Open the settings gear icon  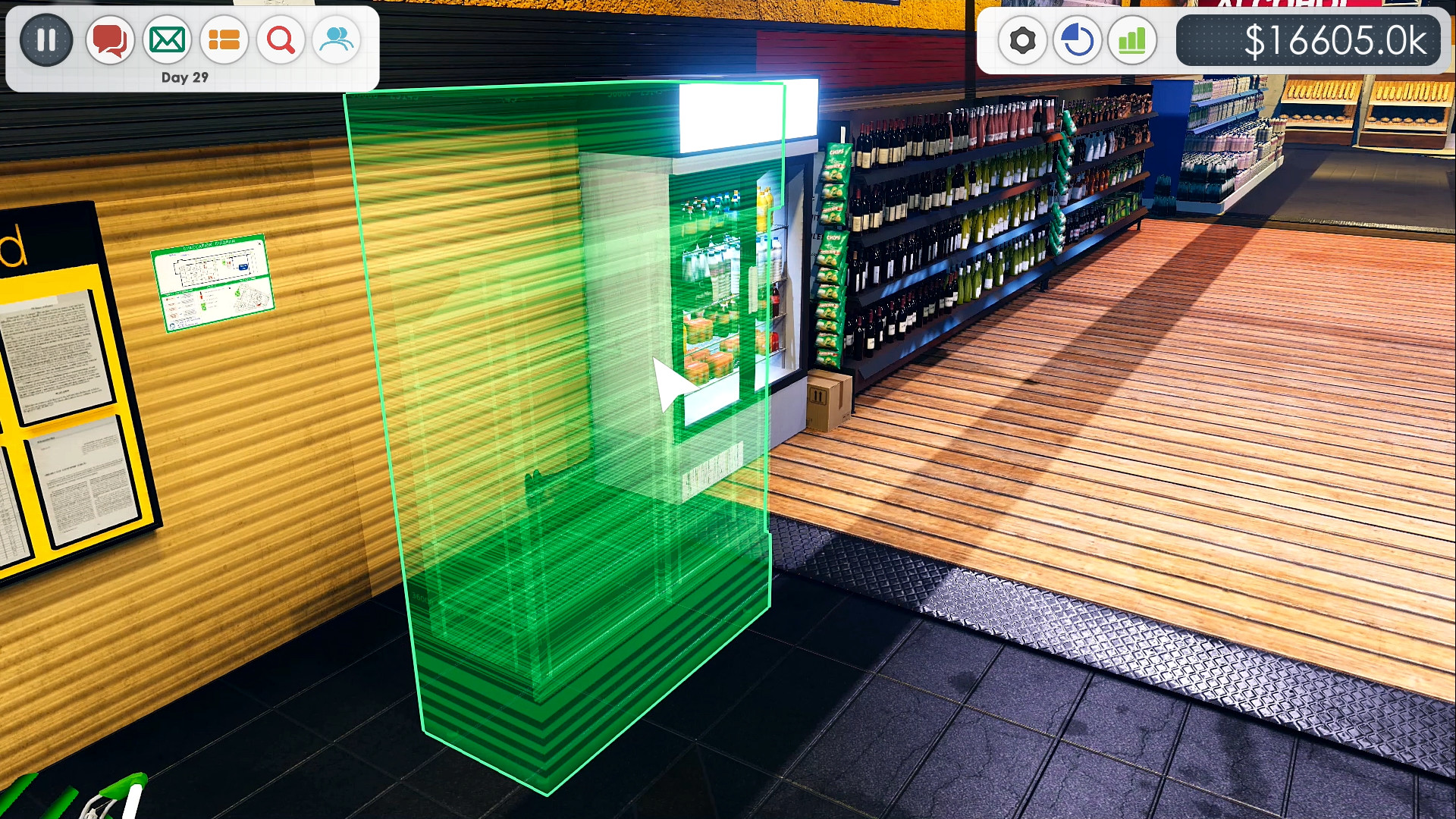click(x=1021, y=39)
